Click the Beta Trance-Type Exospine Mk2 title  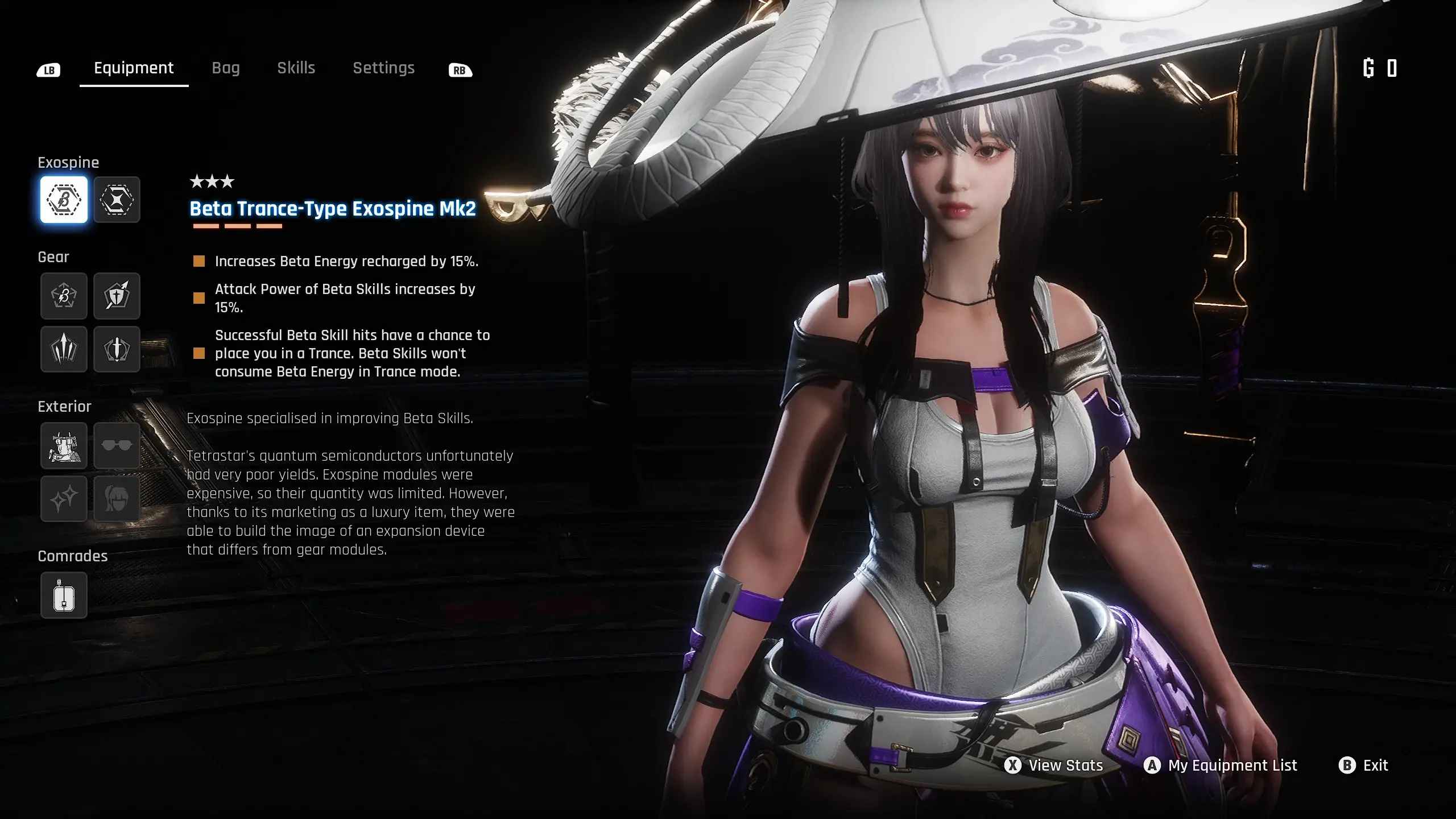(334, 209)
